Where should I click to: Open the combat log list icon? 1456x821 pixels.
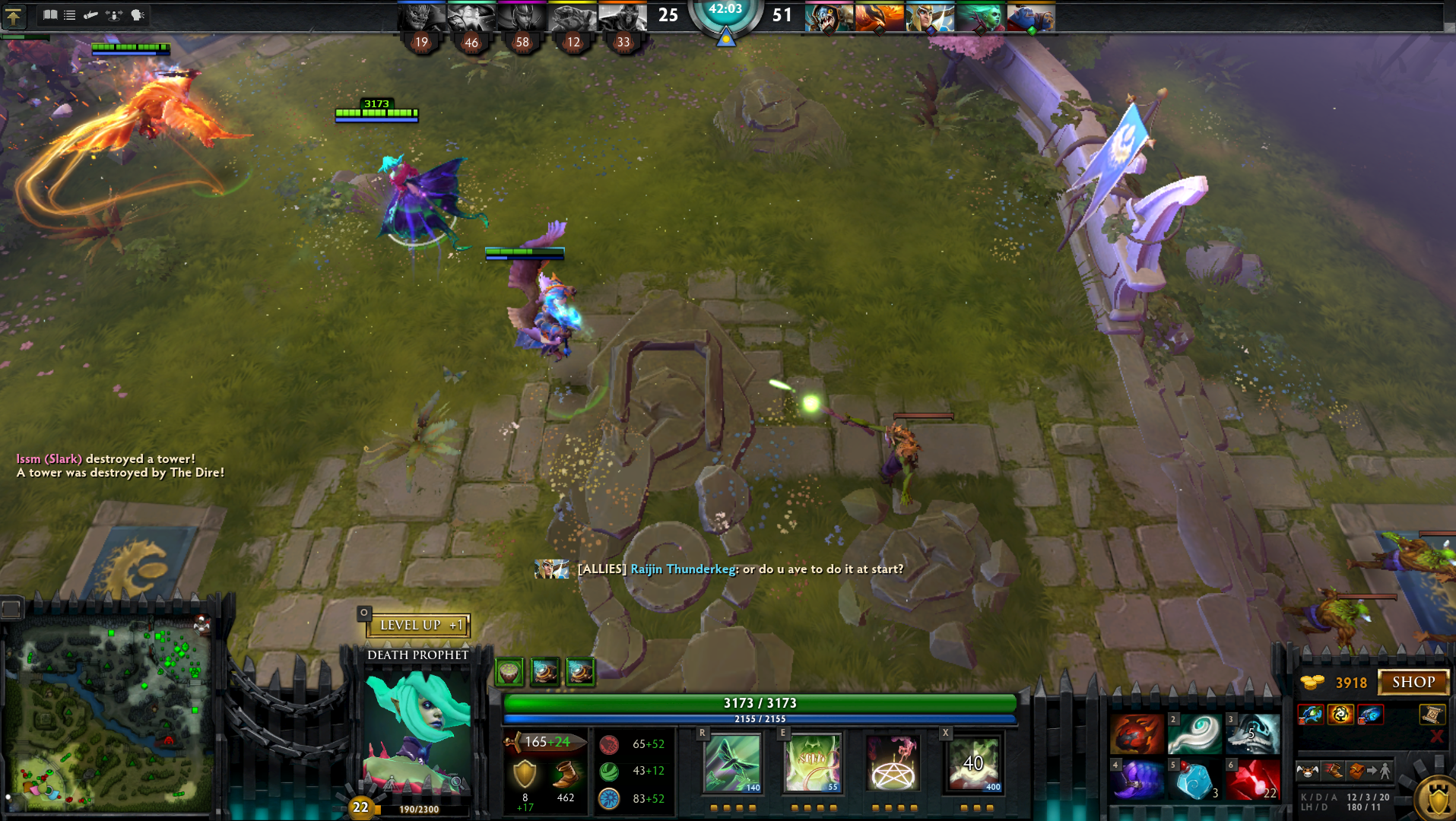[69, 14]
